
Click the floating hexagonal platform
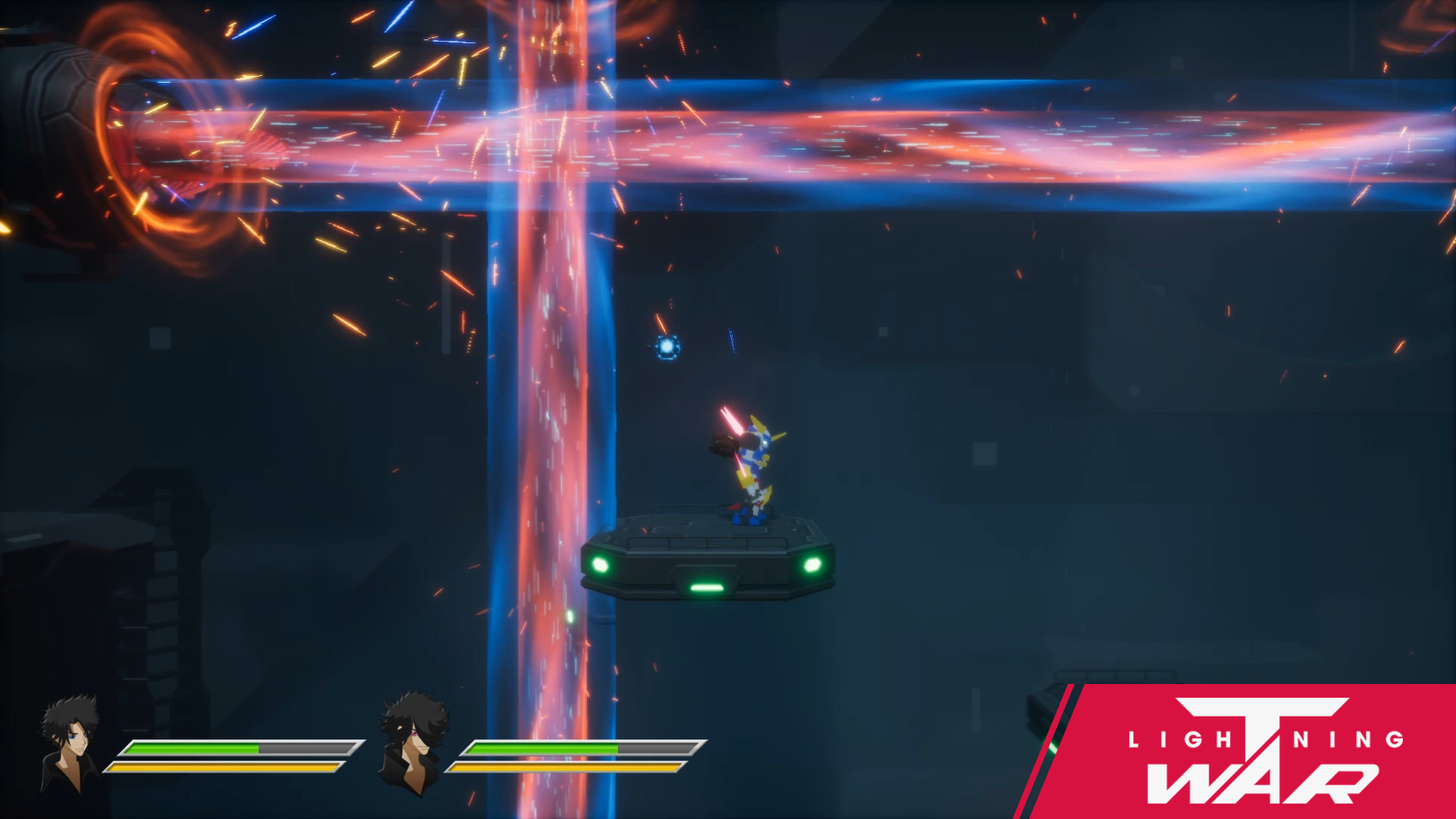[x=709, y=554]
